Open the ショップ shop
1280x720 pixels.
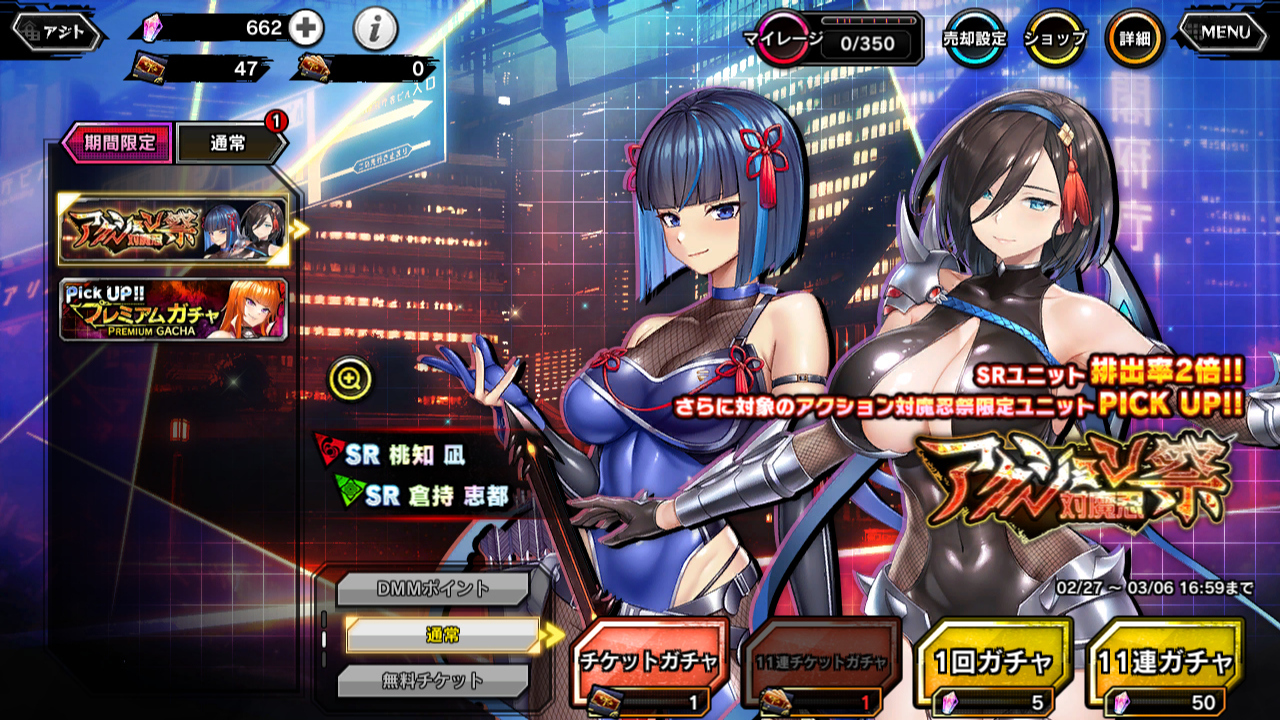(1054, 39)
